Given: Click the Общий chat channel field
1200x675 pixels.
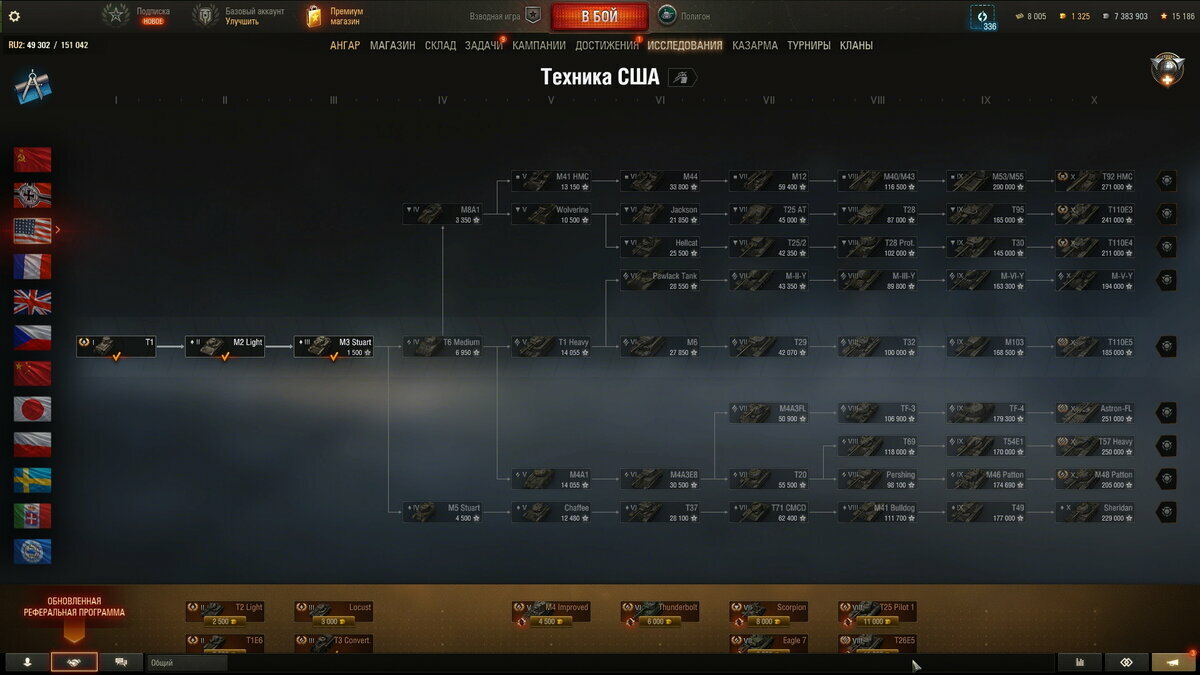Looking at the screenshot, I should point(186,662).
